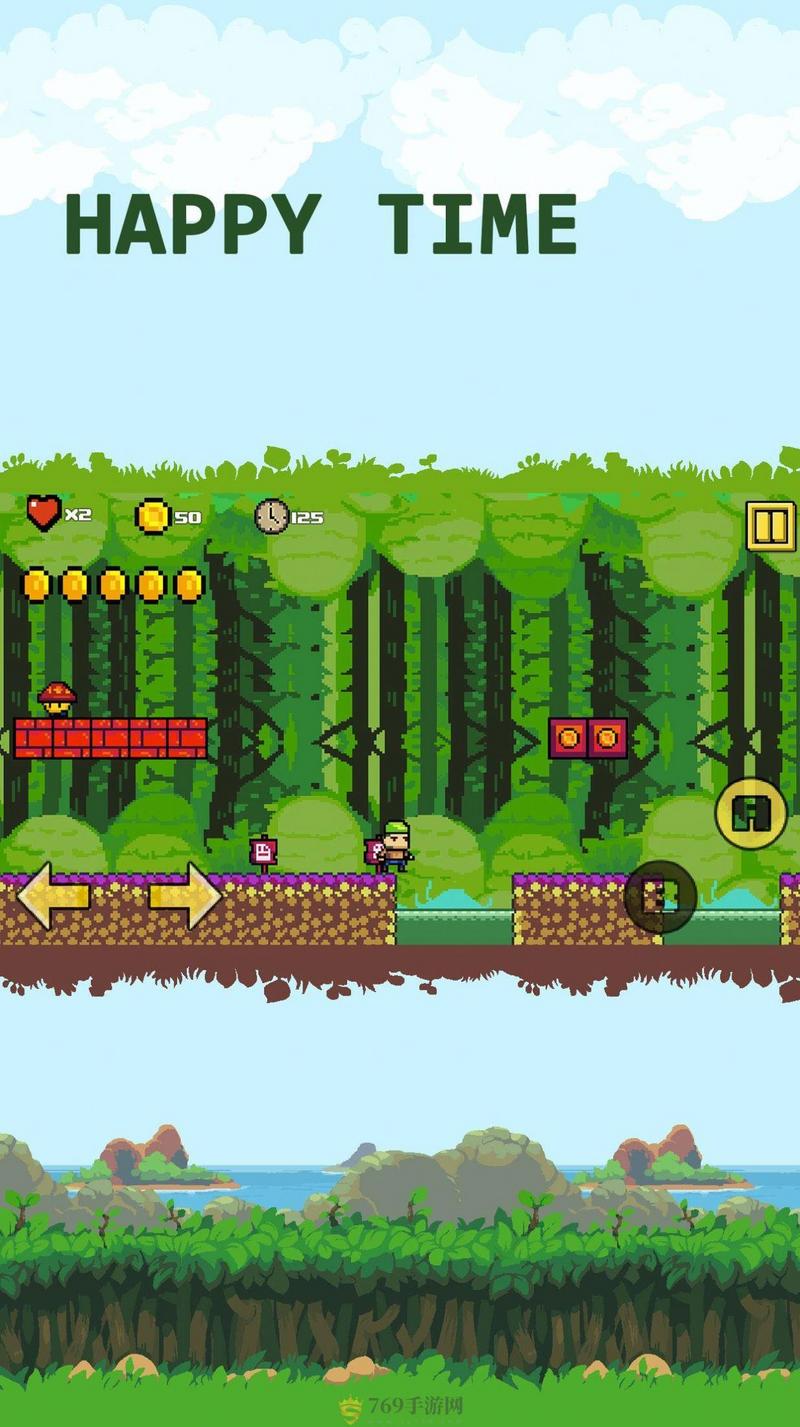Hit the yellow round A action button
Viewport: 800px width, 1427px height.
tap(751, 813)
